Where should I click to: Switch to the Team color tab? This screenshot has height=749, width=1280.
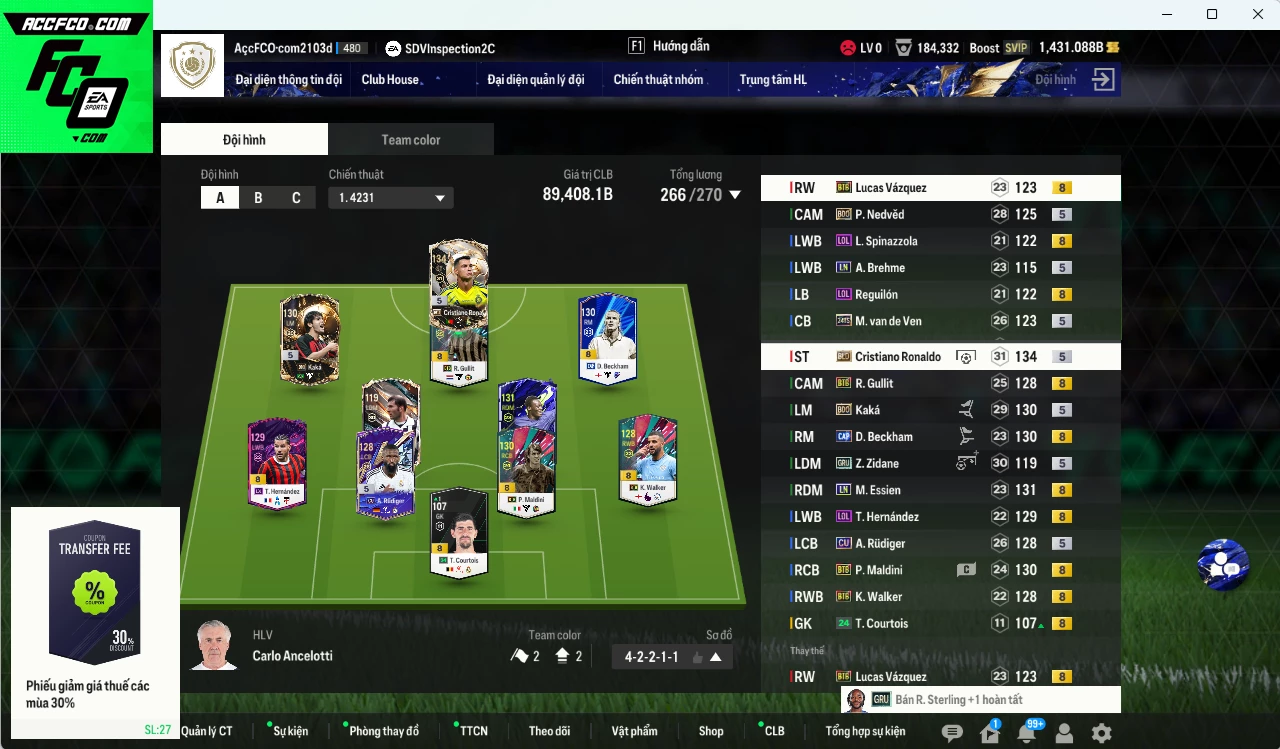[x=410, y=139]
